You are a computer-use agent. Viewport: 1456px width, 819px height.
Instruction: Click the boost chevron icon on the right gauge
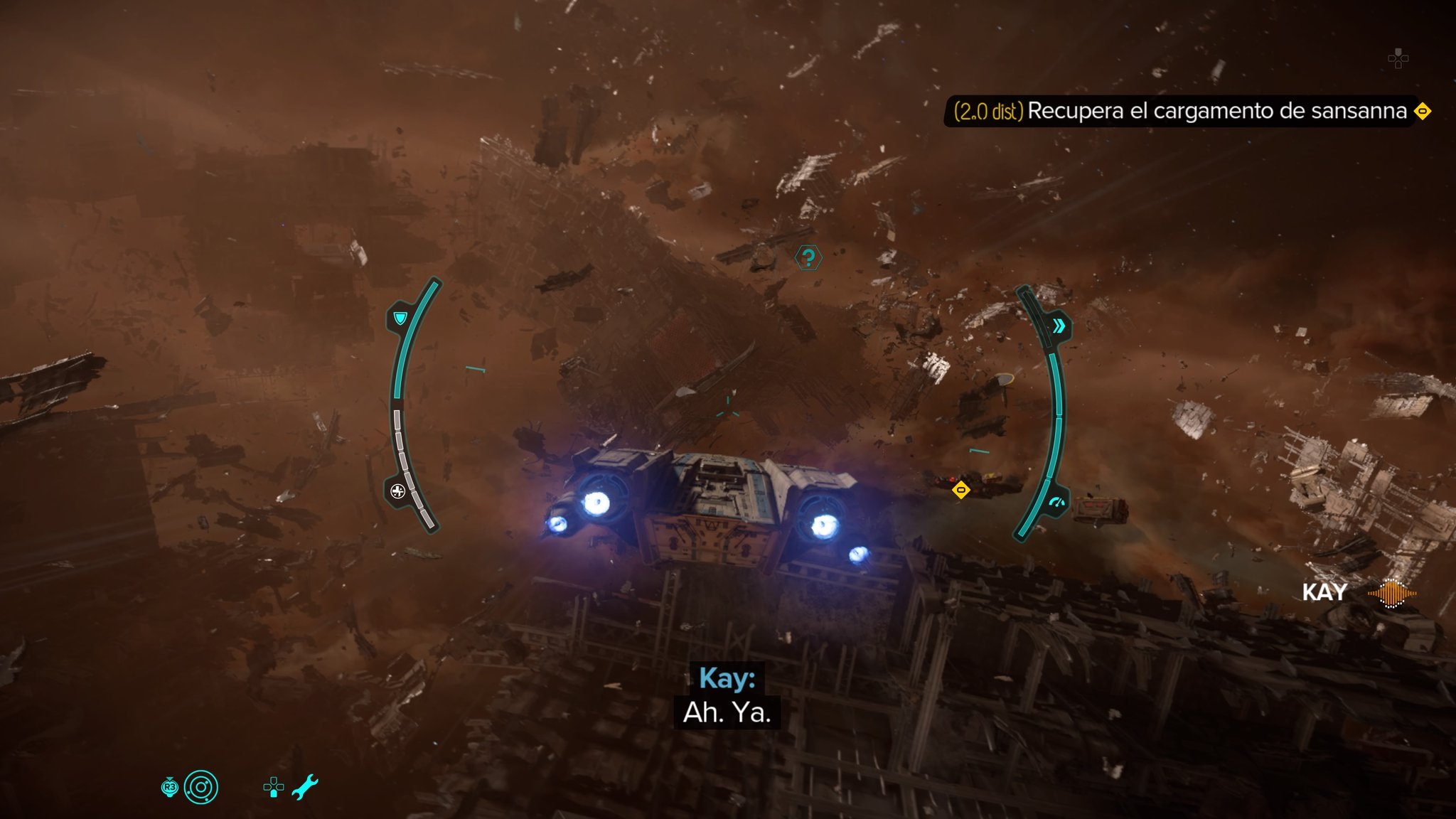click(x=1059, y=326)
